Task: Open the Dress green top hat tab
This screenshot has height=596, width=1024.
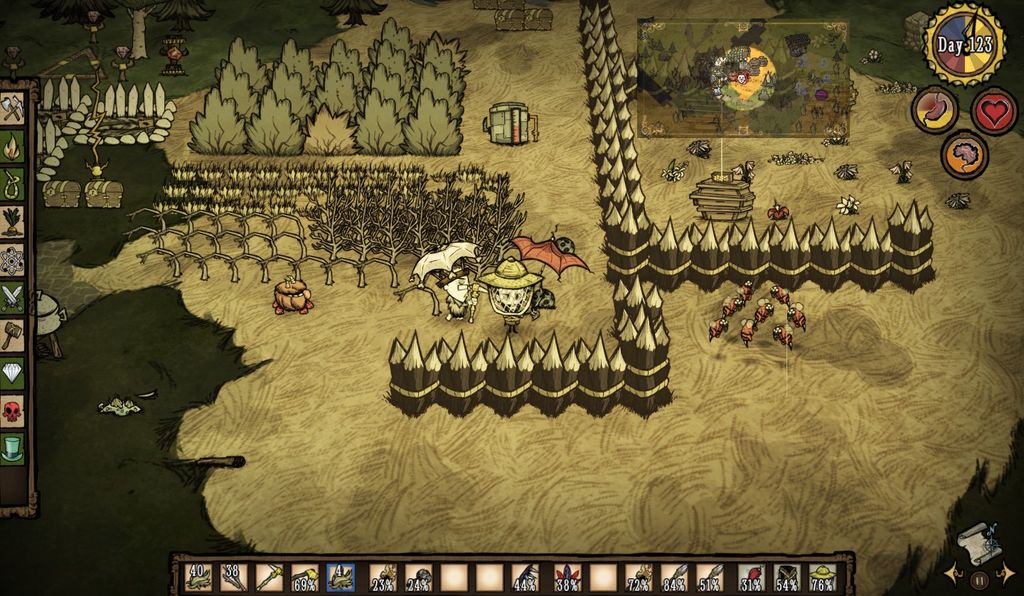Action: [x=12, y=447]
